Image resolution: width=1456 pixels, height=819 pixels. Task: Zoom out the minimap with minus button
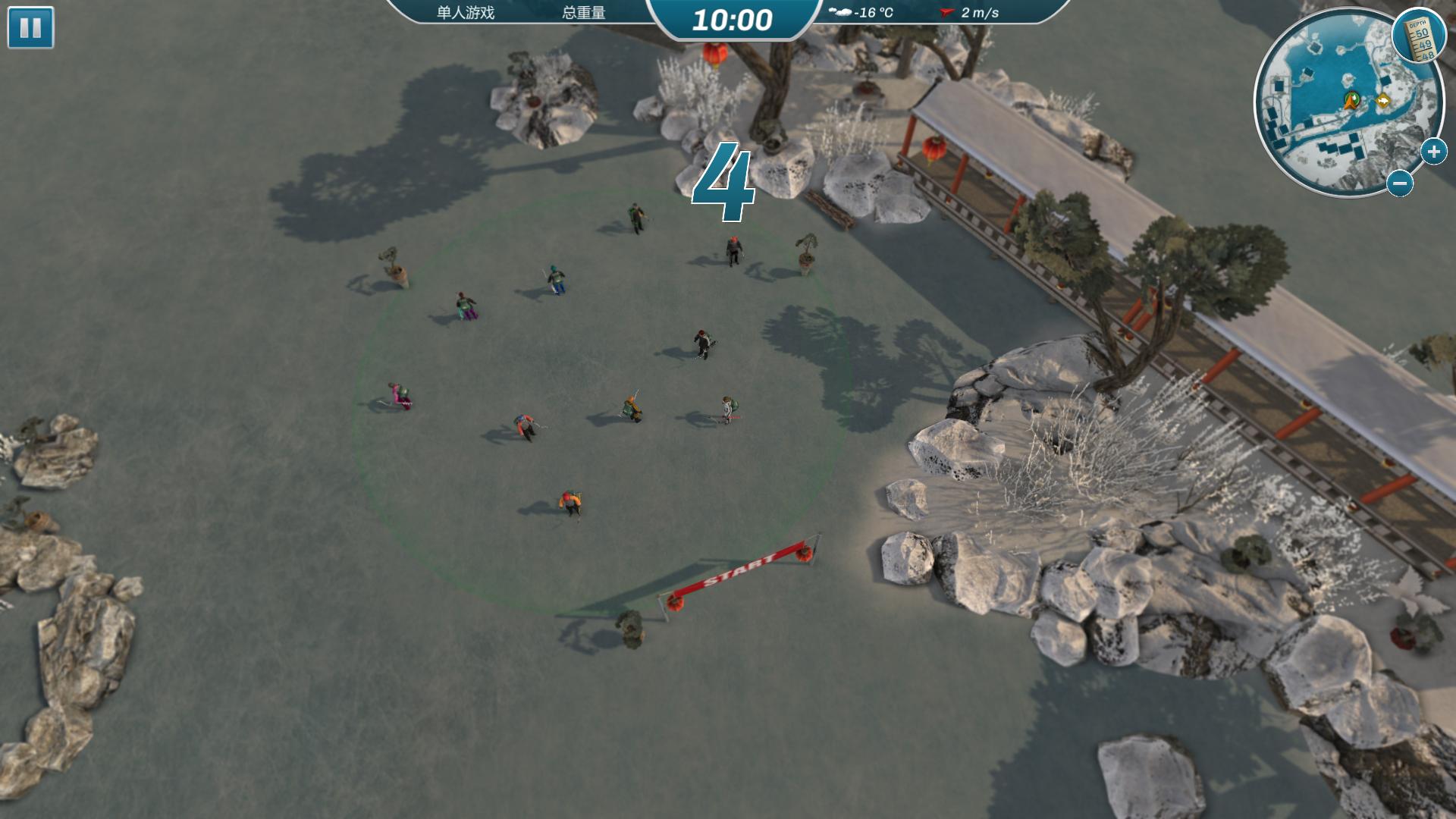[x=1400, y=183]
